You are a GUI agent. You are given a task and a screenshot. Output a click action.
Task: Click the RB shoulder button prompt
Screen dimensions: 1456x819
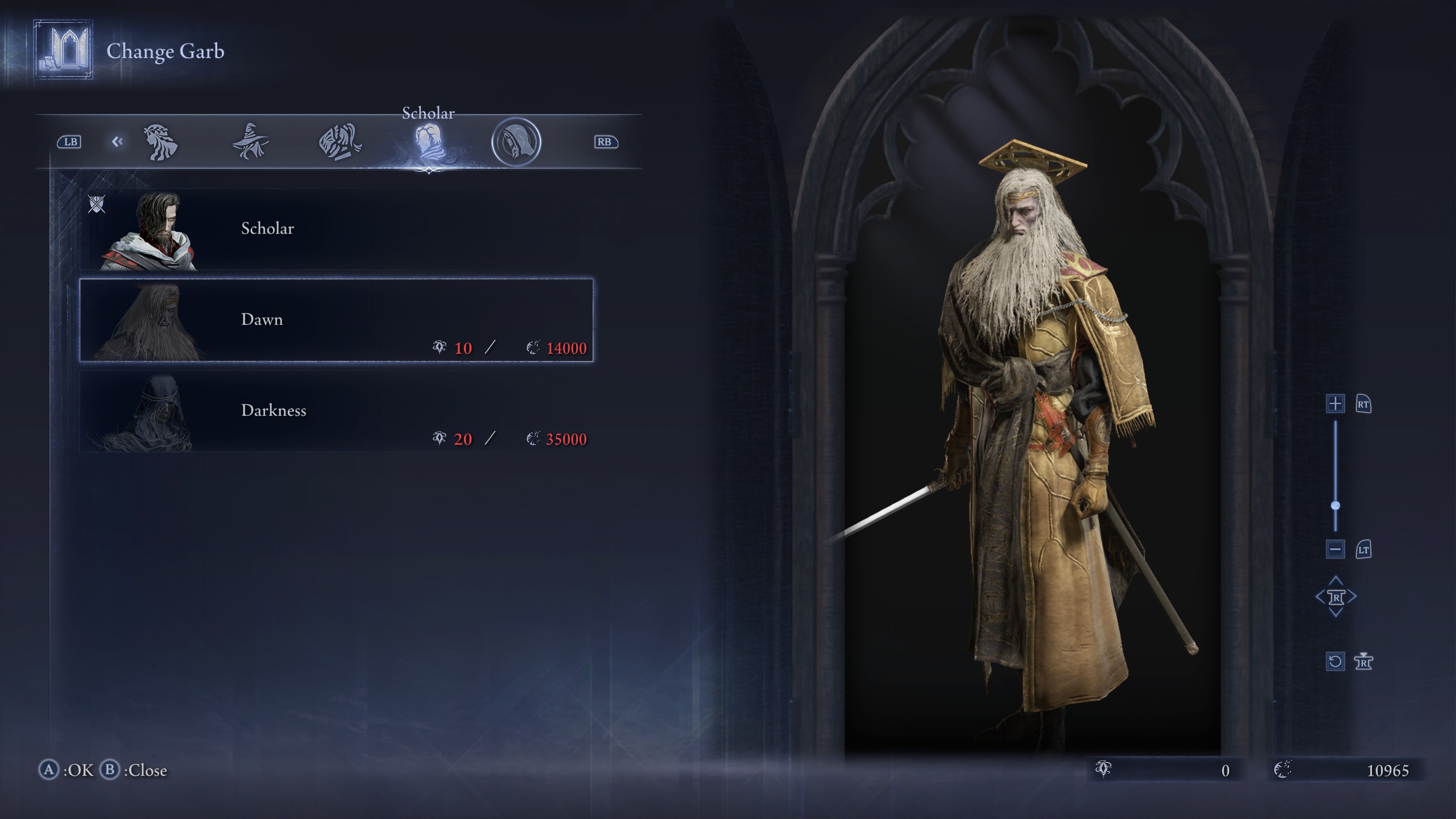605,142
